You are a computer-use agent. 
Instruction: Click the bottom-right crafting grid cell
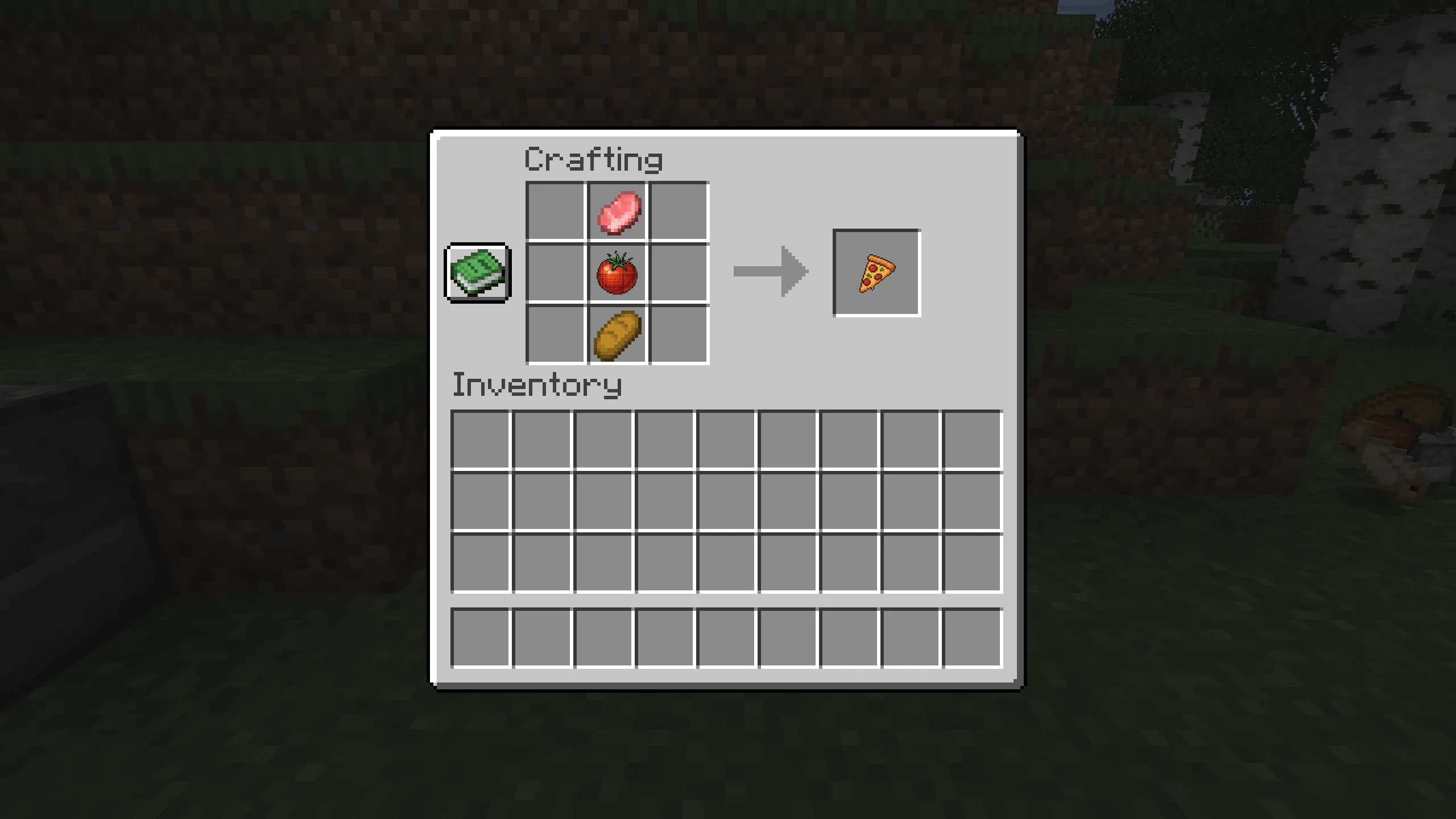pos(678,336)
